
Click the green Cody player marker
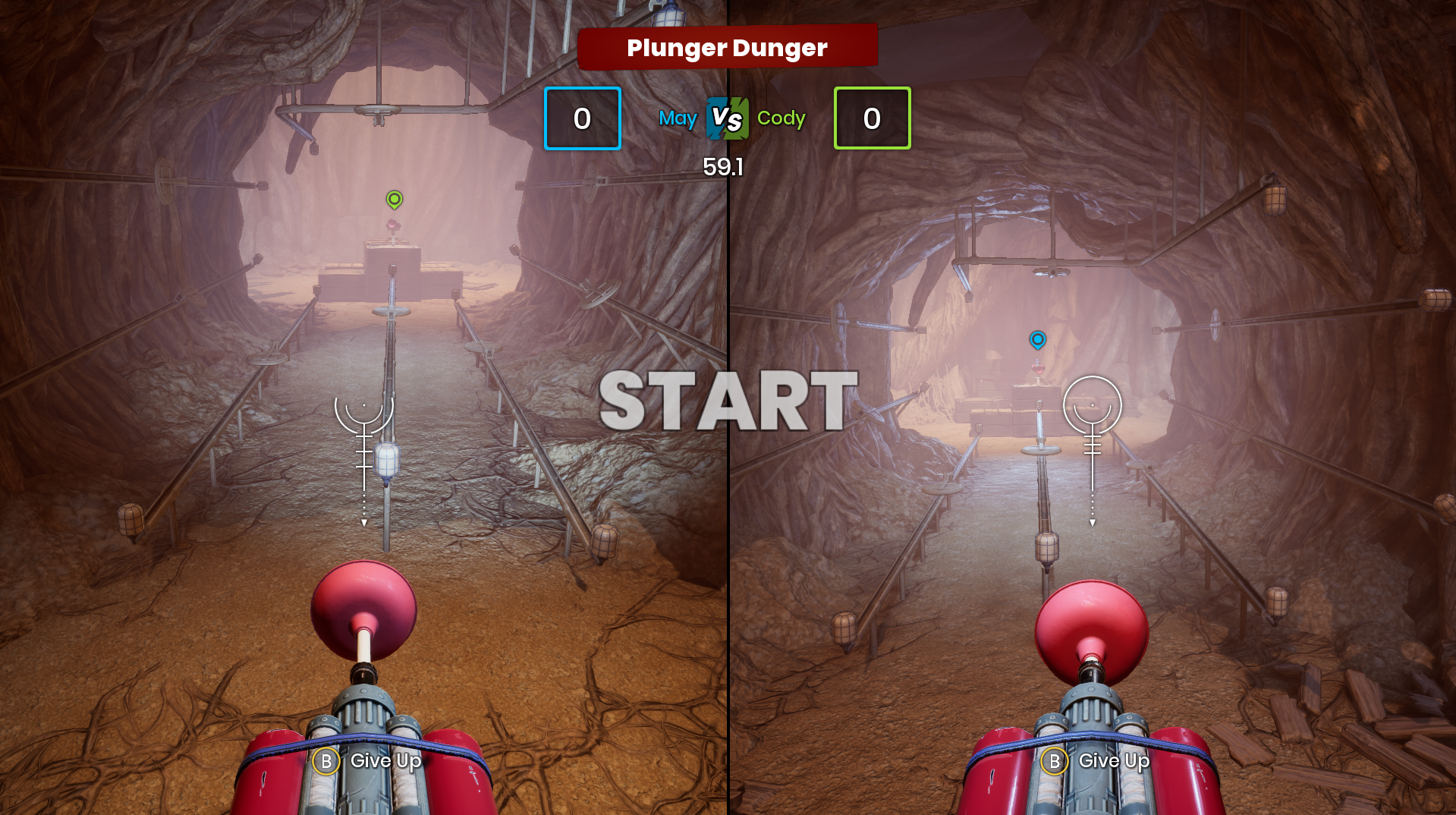394,200
